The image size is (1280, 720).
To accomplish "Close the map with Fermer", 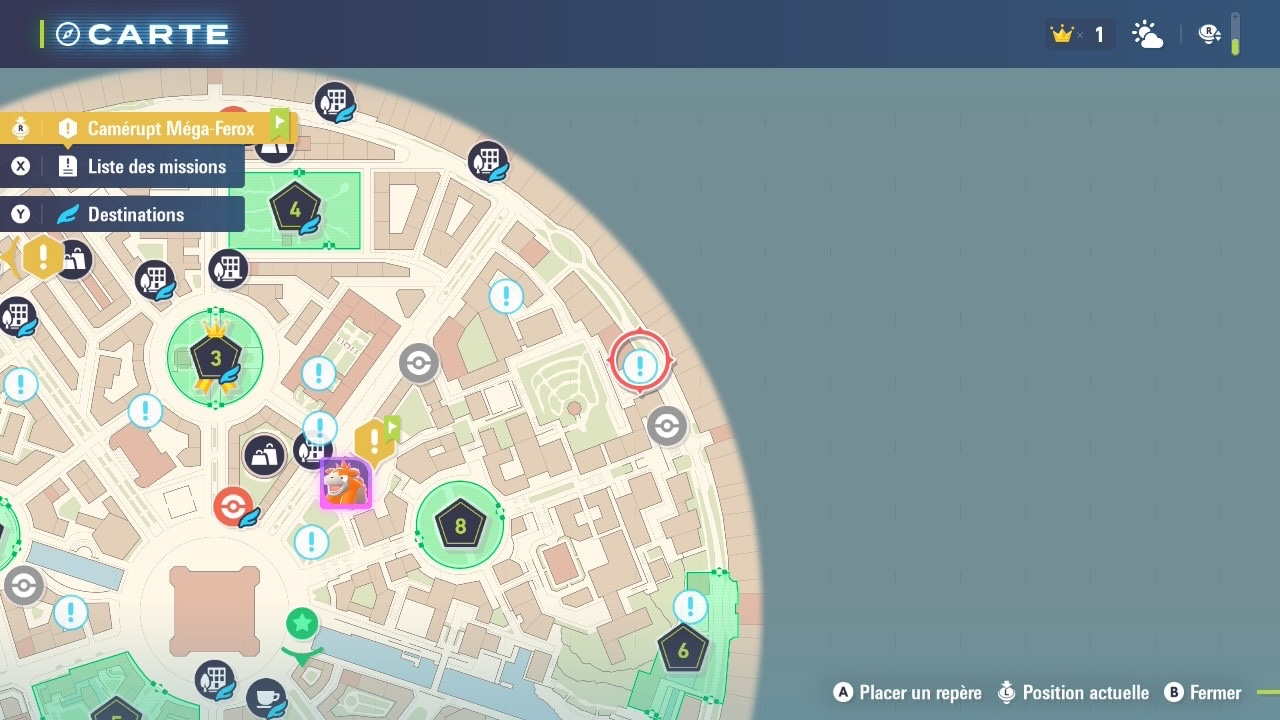I will pyautogui.click(x=1204, y=693).
